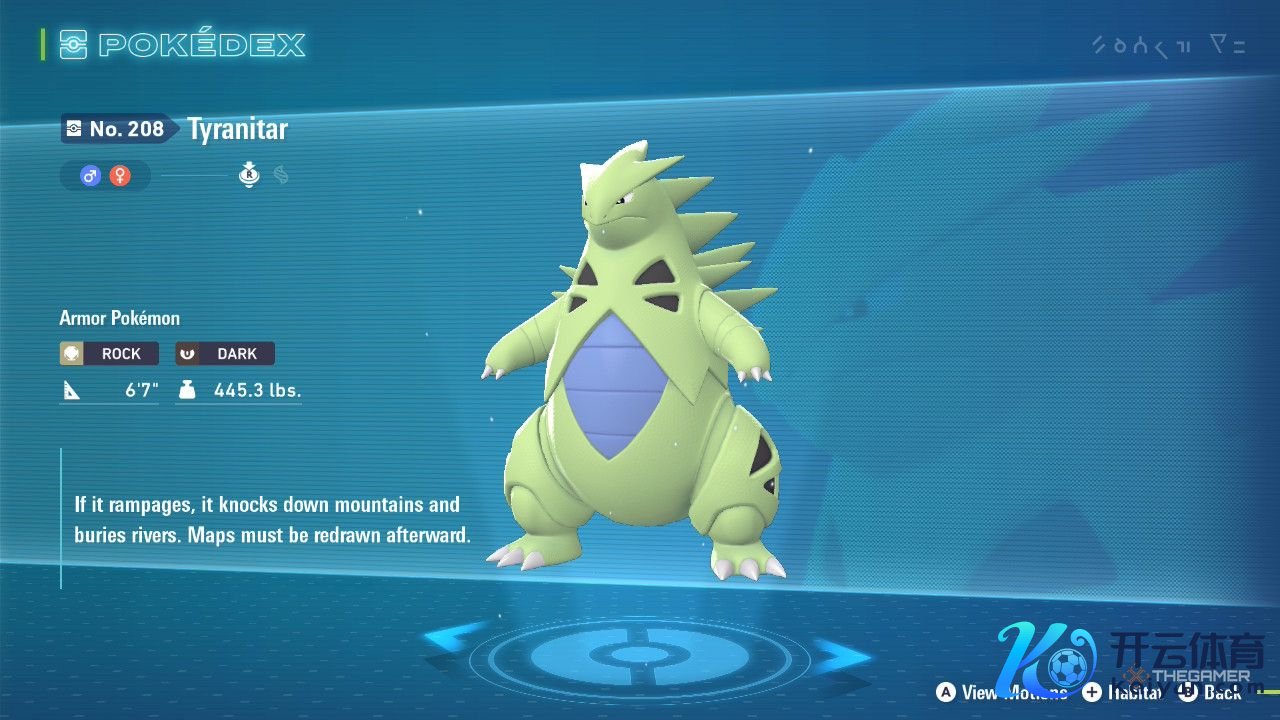Select the red female gender icon
1280x720 pixels.
click(120, 176)
